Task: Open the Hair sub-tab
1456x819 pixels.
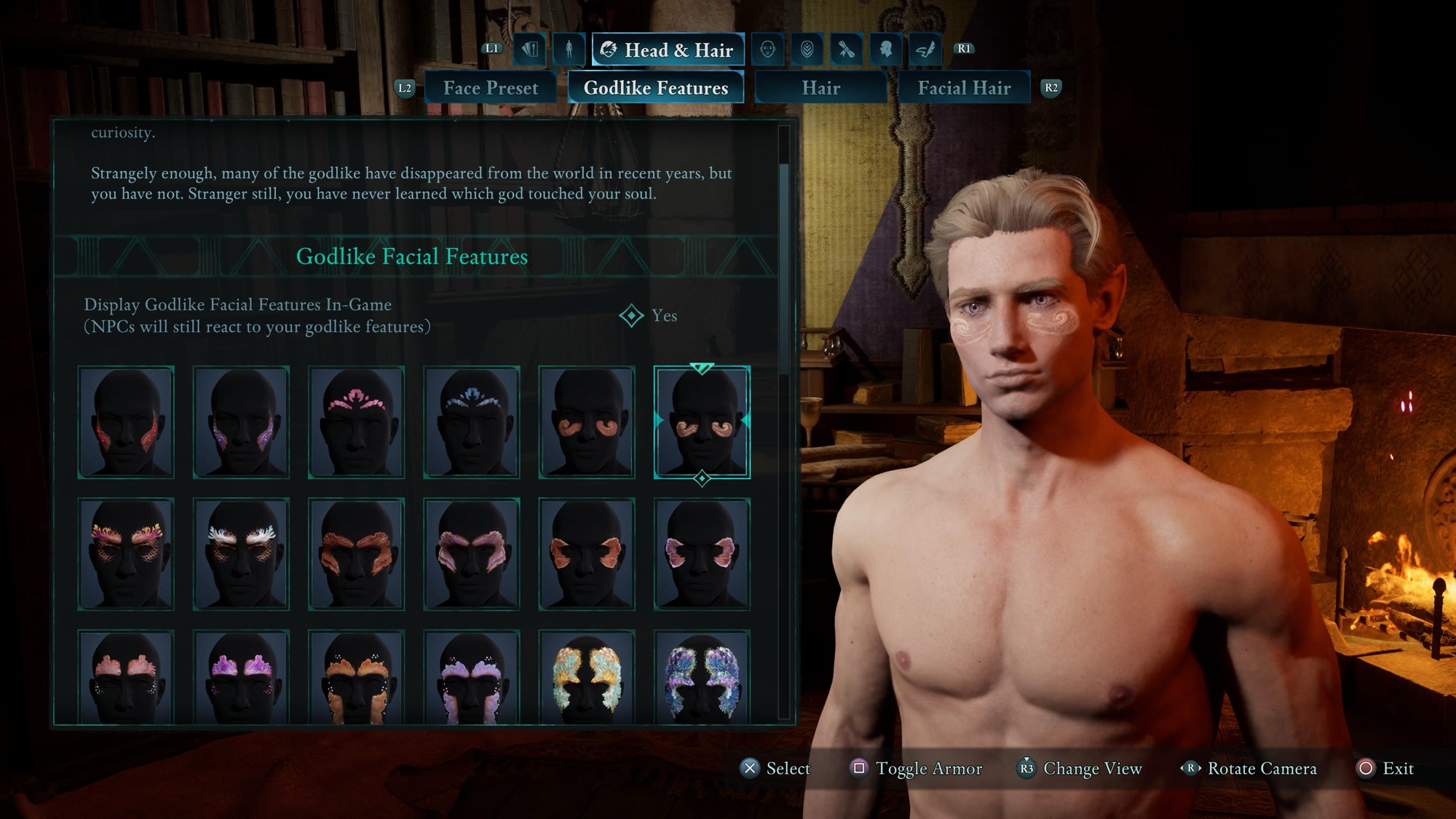Action: (x=820, y=88)
